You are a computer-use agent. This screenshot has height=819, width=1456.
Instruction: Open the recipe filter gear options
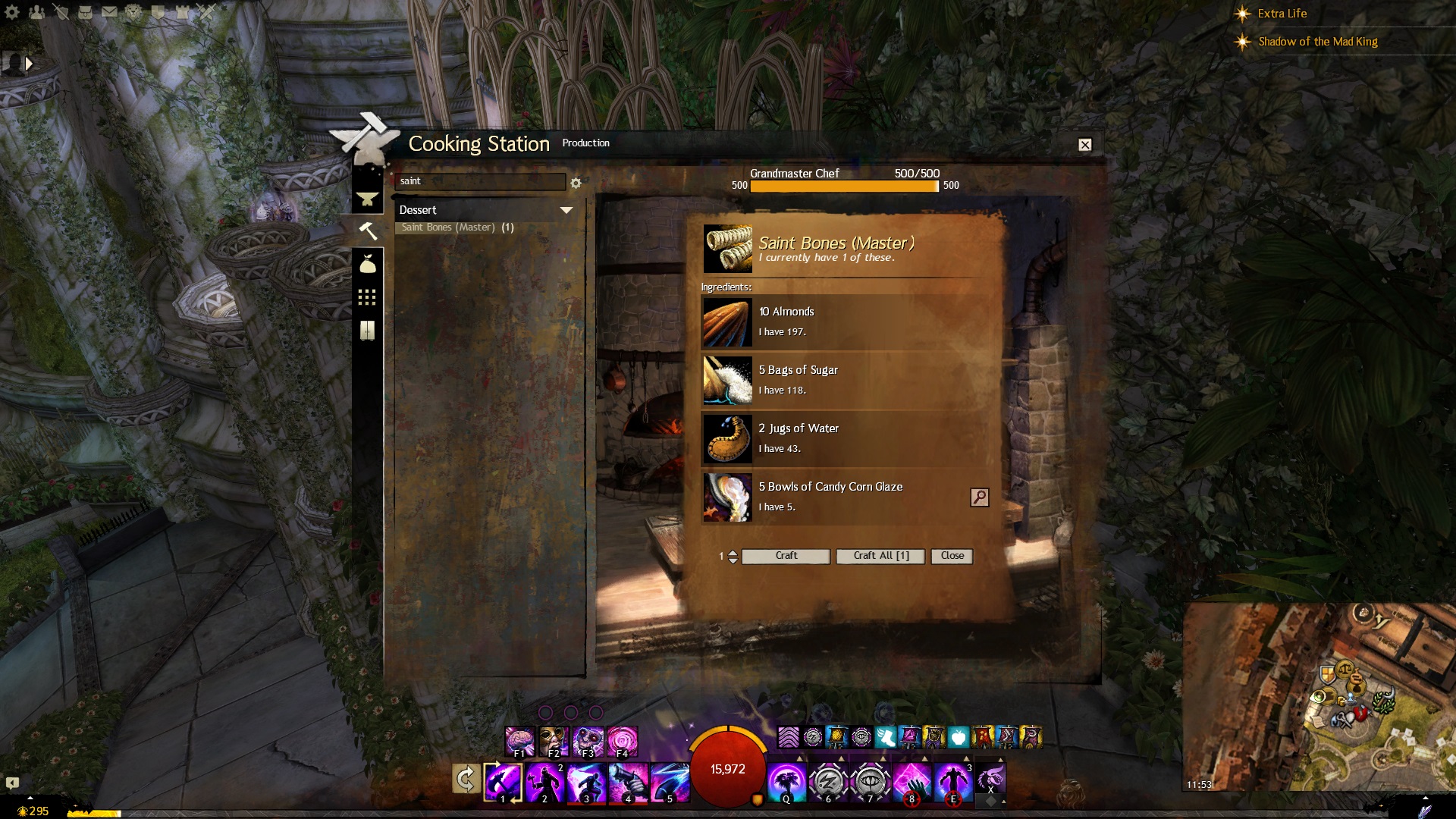pyautogui.click(x=576, y=183)
